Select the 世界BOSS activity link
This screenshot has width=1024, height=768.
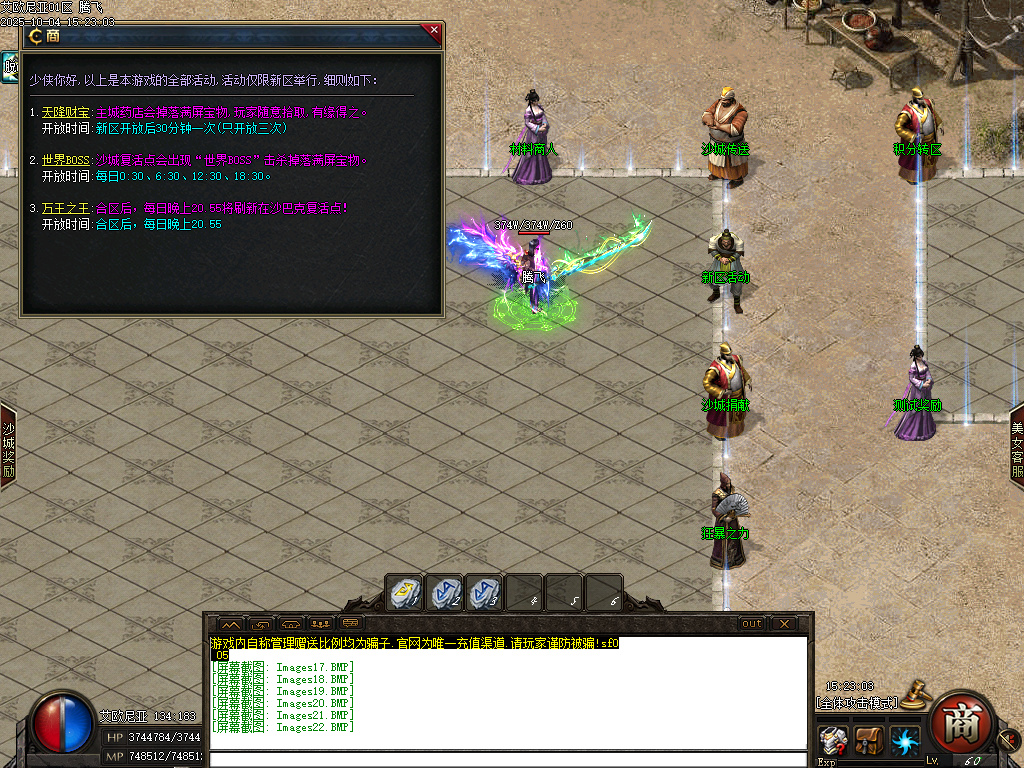coord(65,160)
